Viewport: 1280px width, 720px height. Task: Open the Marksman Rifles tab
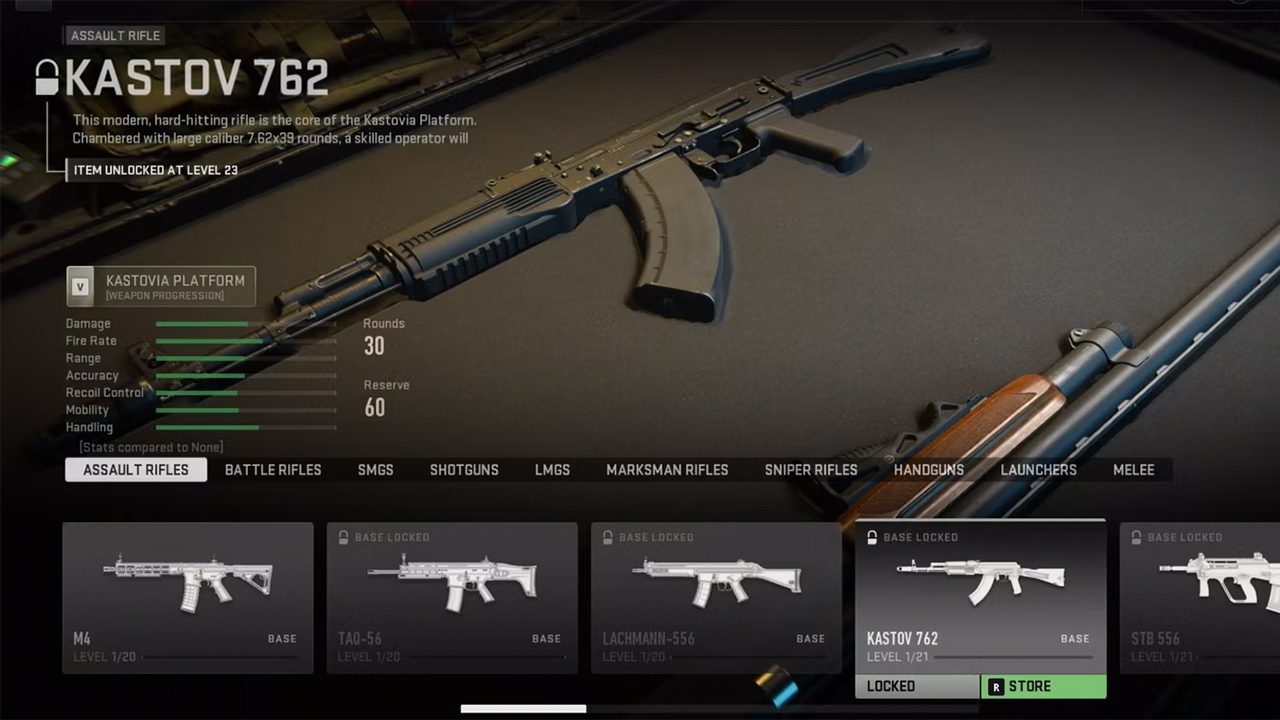click(x=667, y=470)
